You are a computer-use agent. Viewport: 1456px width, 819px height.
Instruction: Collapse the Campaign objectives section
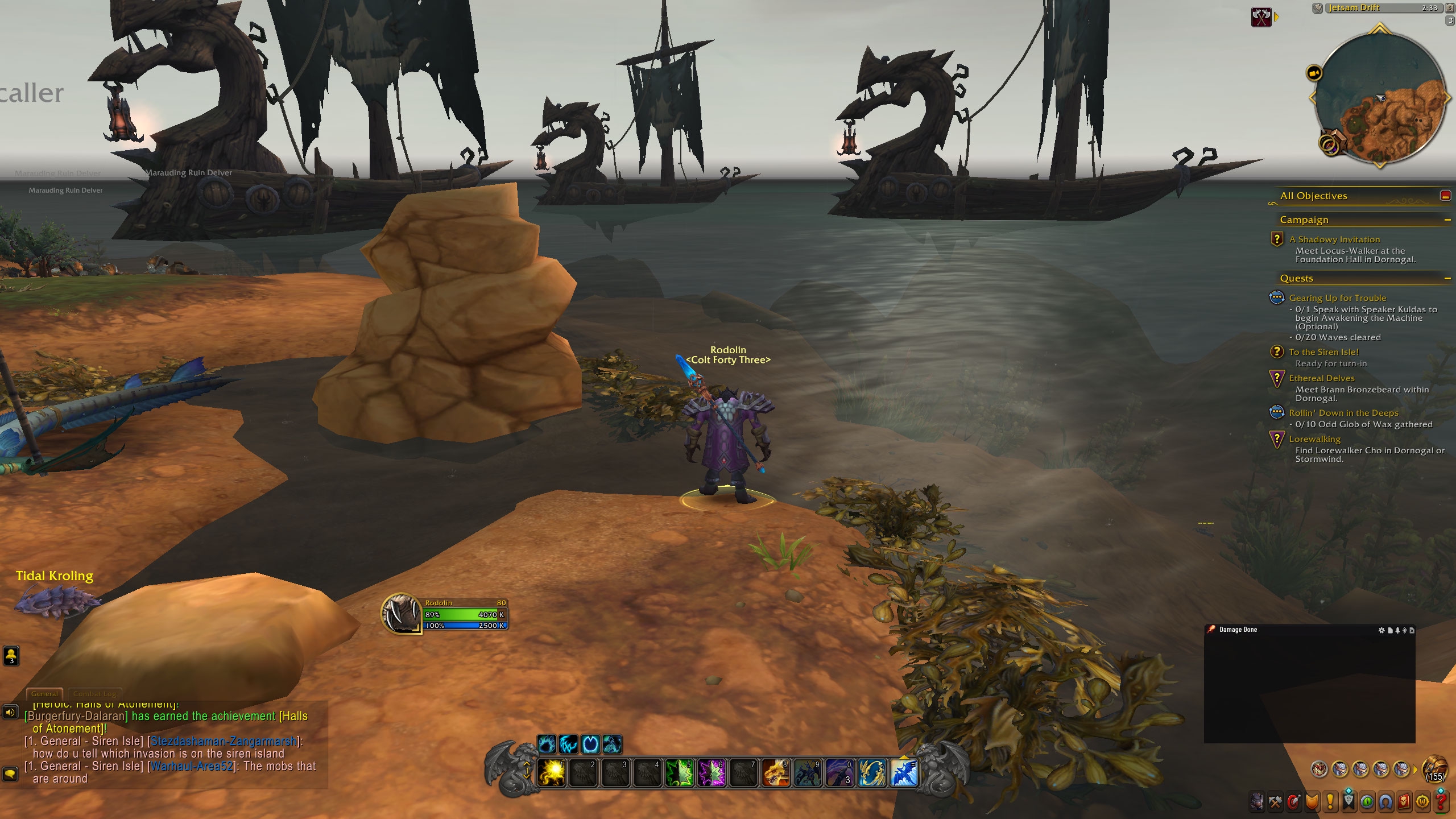(1447, 220)
